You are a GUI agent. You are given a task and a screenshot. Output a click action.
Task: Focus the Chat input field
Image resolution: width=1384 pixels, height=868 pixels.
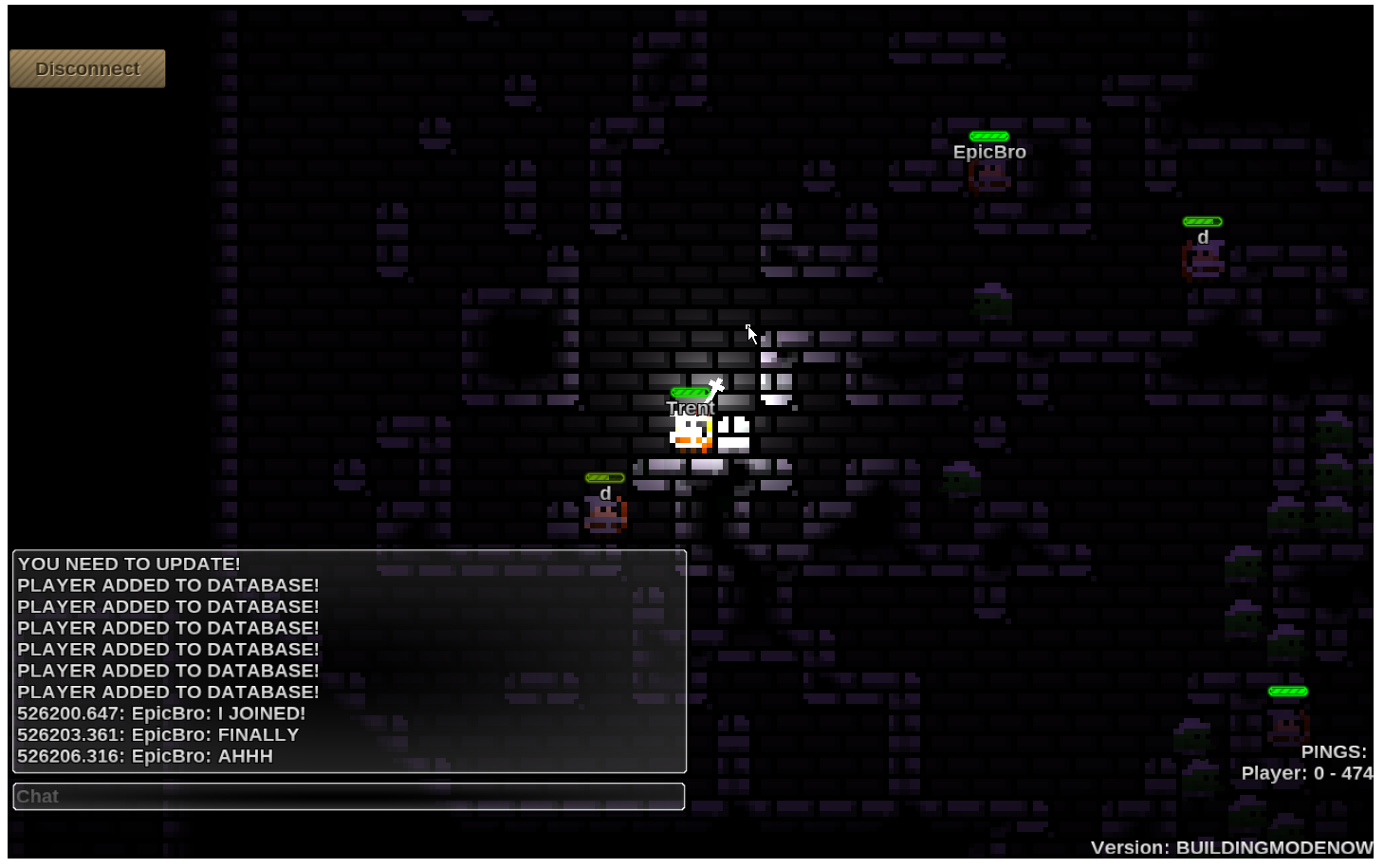(349, 797)
